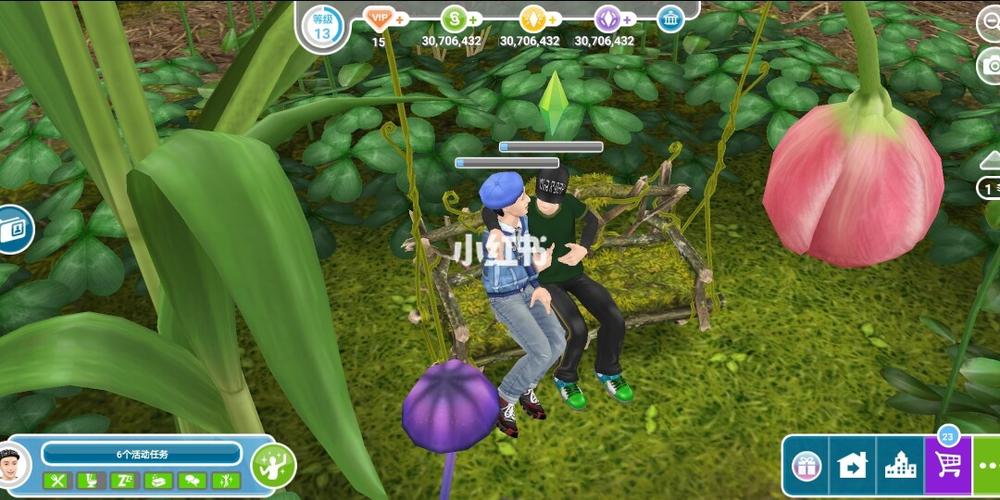Open the gift box rewards
Screen dimensions: 1000x500
click(x=806, y=466)
